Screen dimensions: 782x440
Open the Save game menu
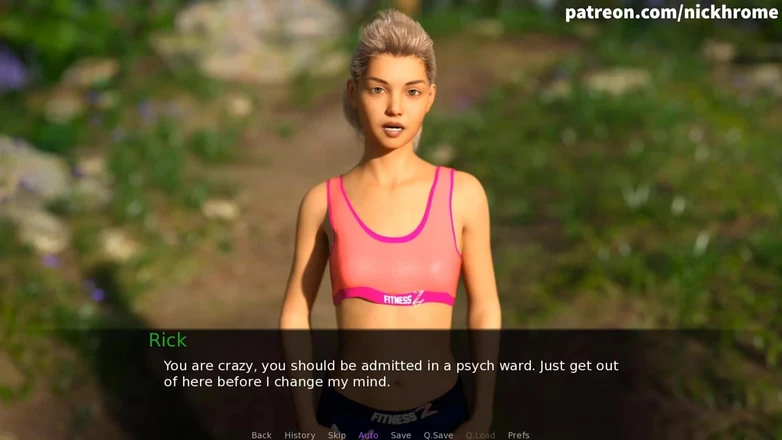point(400,435)
